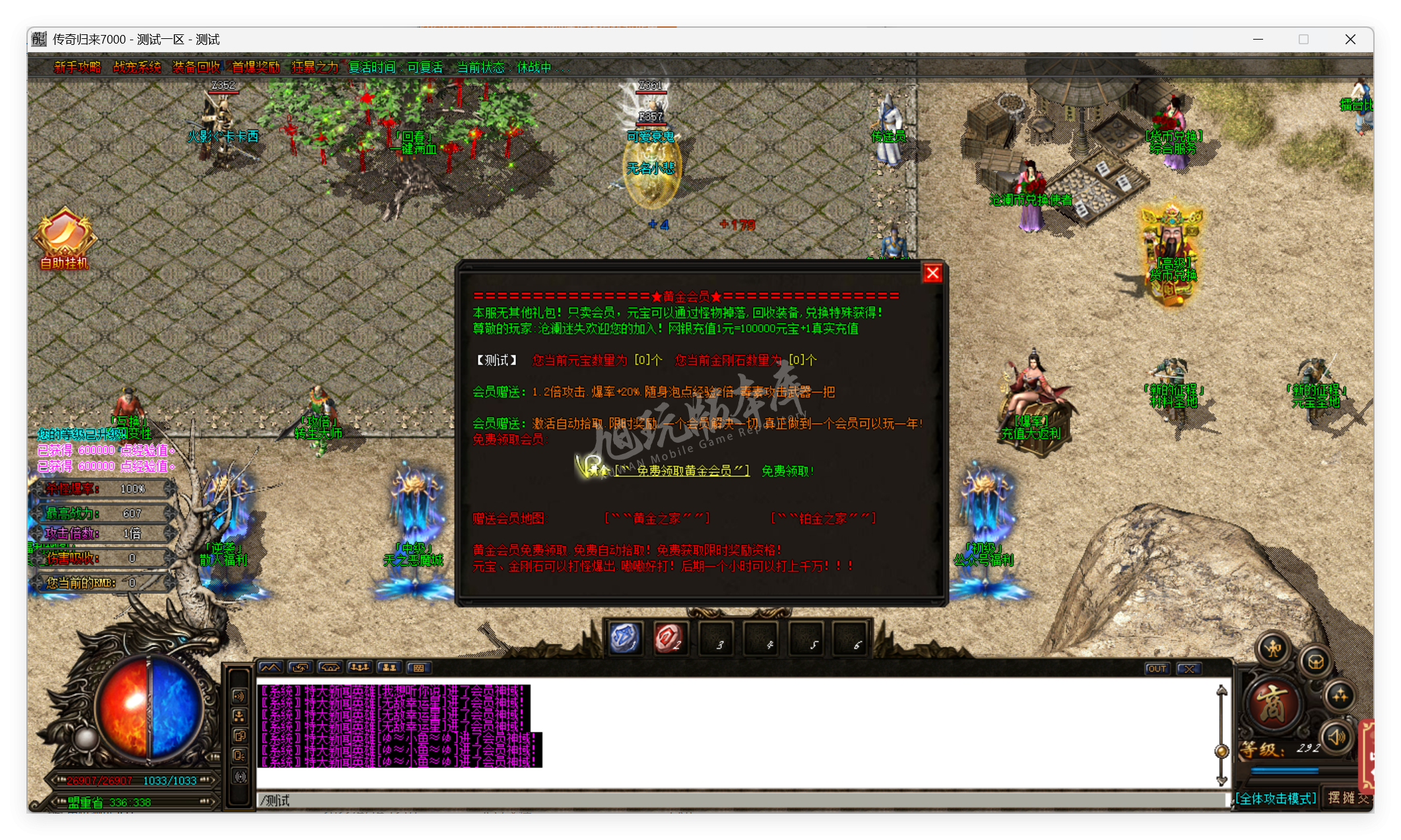Mute game sound with the speaker icon
Screen dimensions: 1401x840
coord(1336,737)
